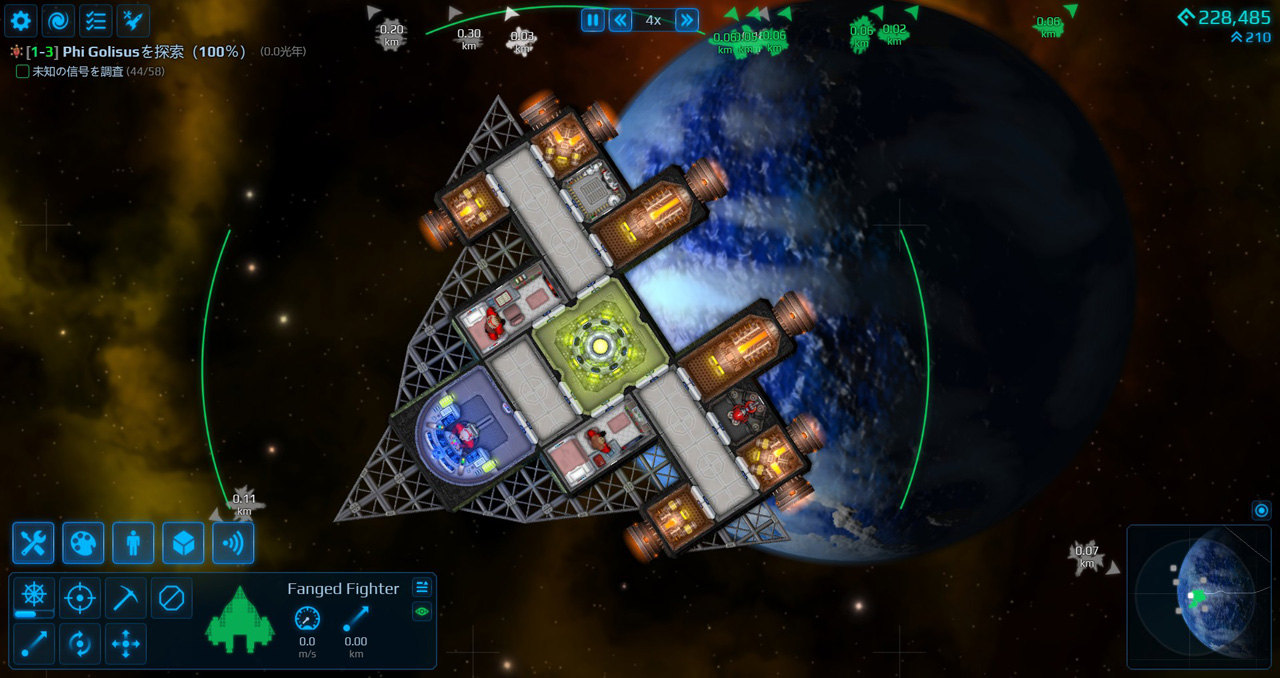This screenshot has height=678, width=1280.
Task: Select the ship's wheel navigation command
Action: (34, 595)
